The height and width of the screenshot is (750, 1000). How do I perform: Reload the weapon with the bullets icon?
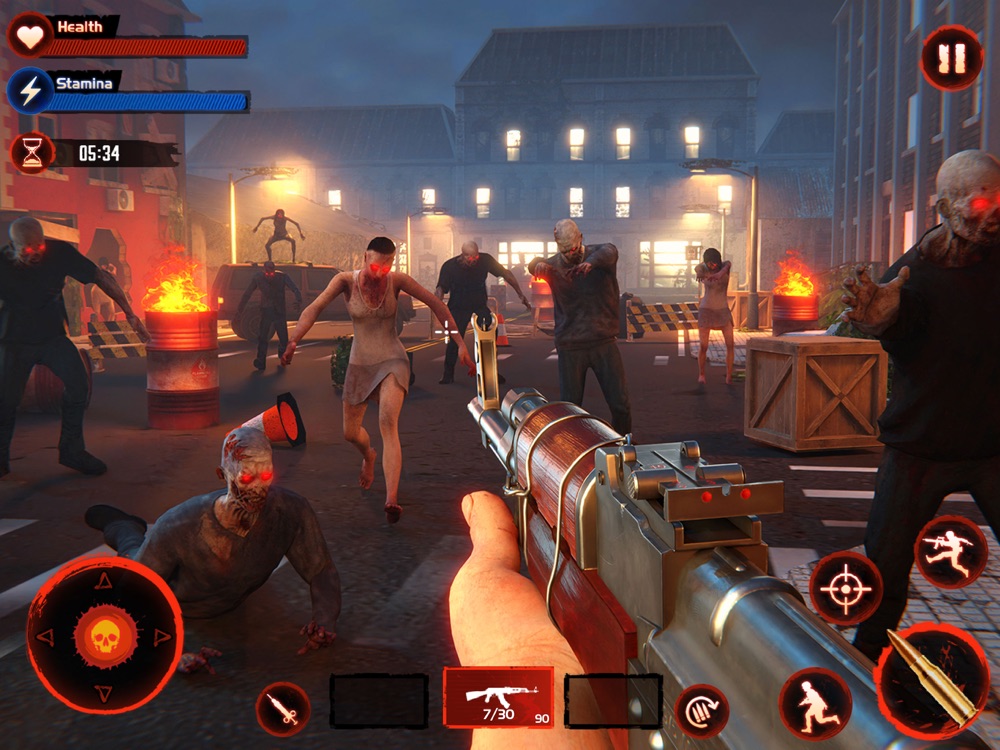701,710
